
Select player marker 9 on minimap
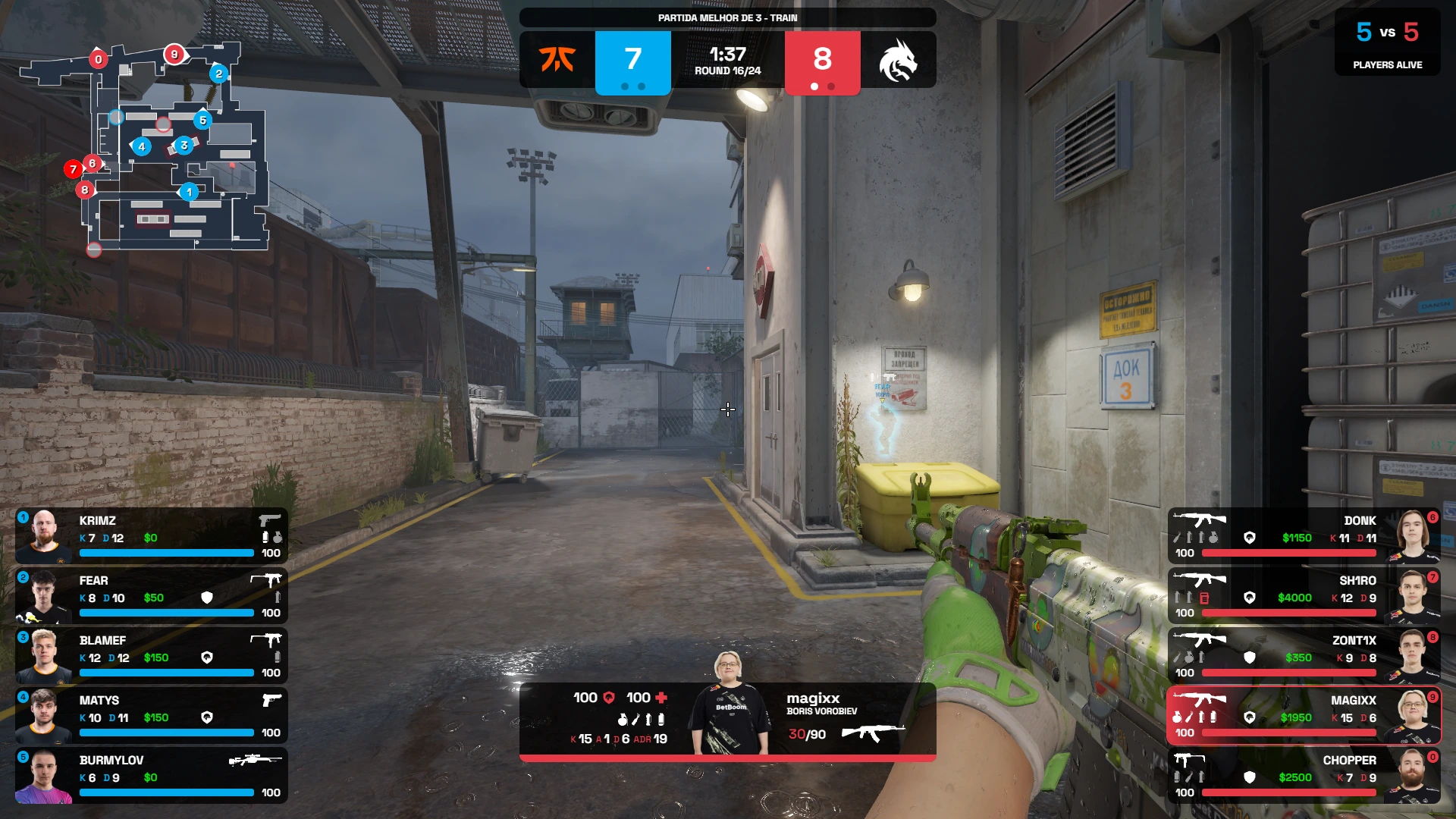click(174, 54)
